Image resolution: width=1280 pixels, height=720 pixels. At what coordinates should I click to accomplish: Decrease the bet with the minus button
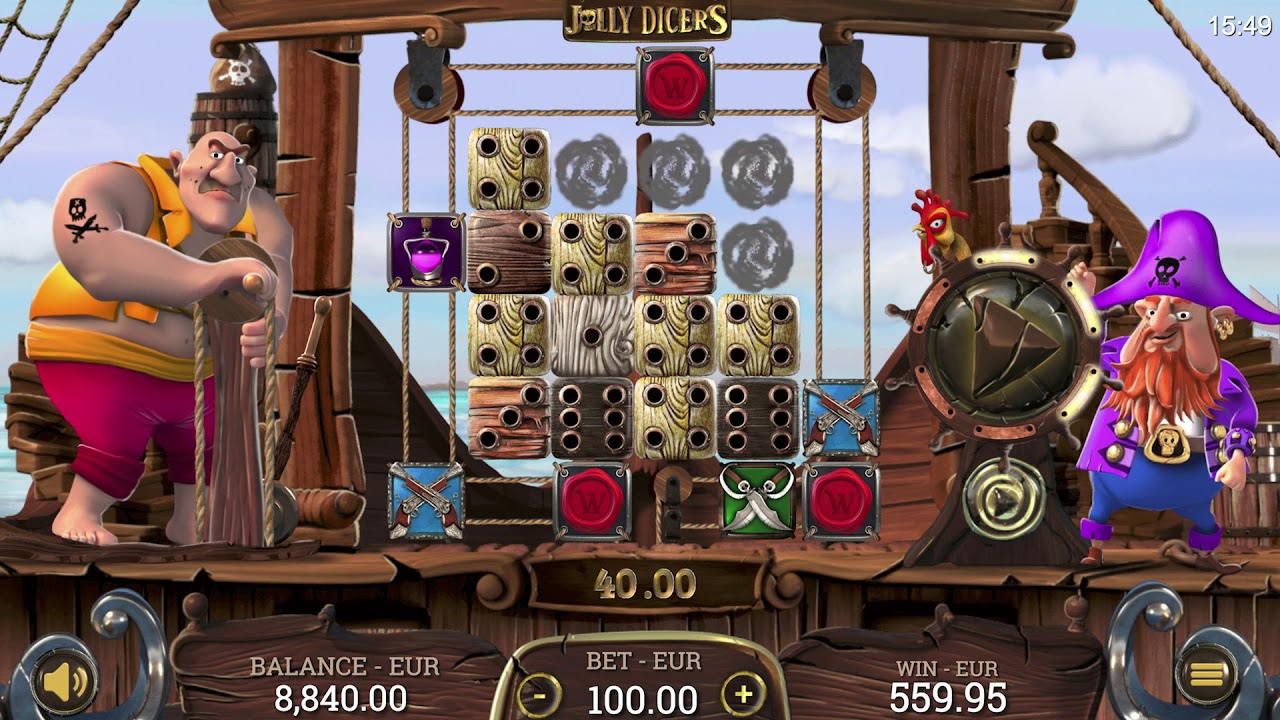click(x=540, y=692)
